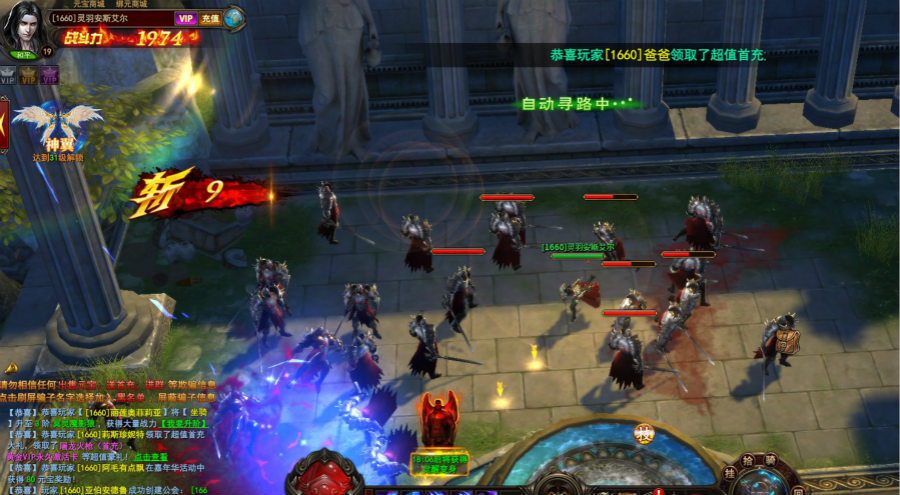
Task: Select the gold VIP crown icon
Action: (29, 74)
